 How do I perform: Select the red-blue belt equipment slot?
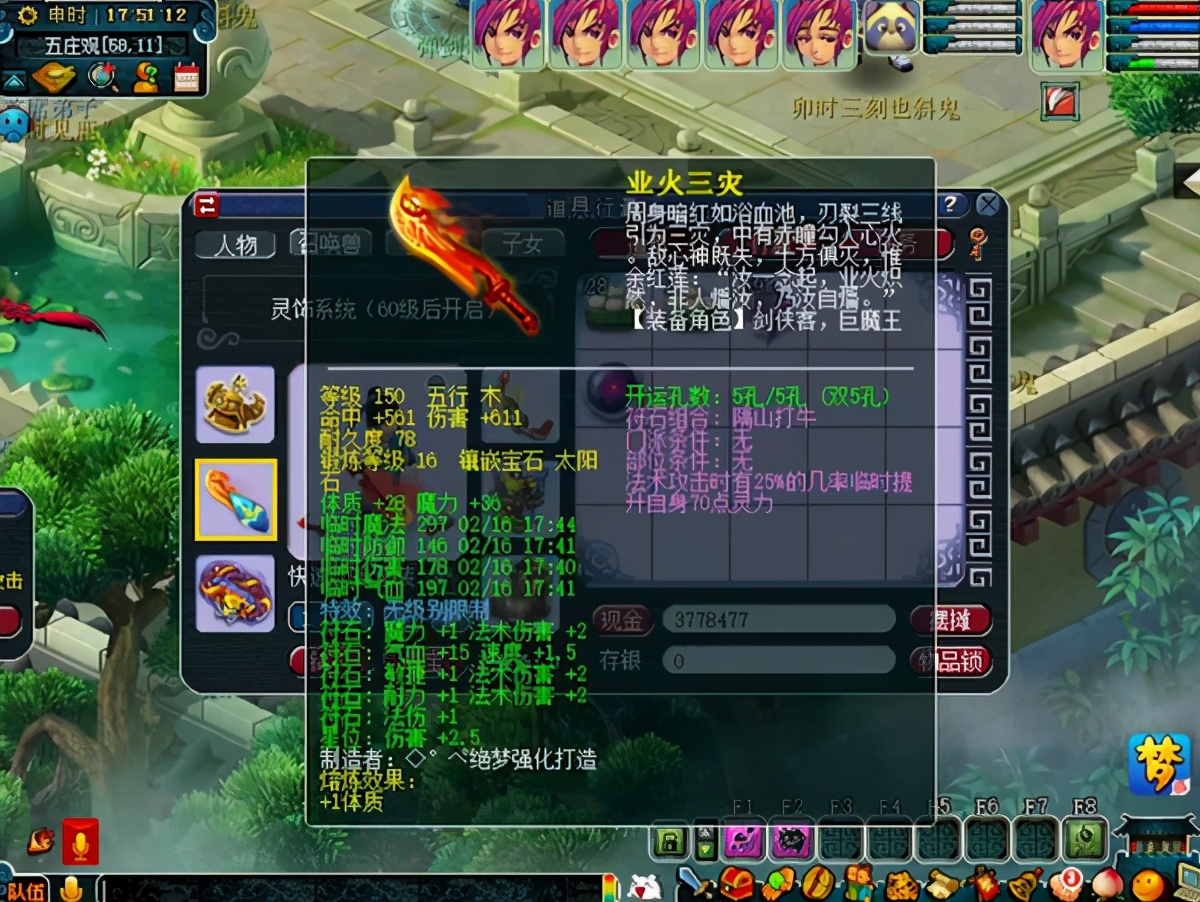235,594
